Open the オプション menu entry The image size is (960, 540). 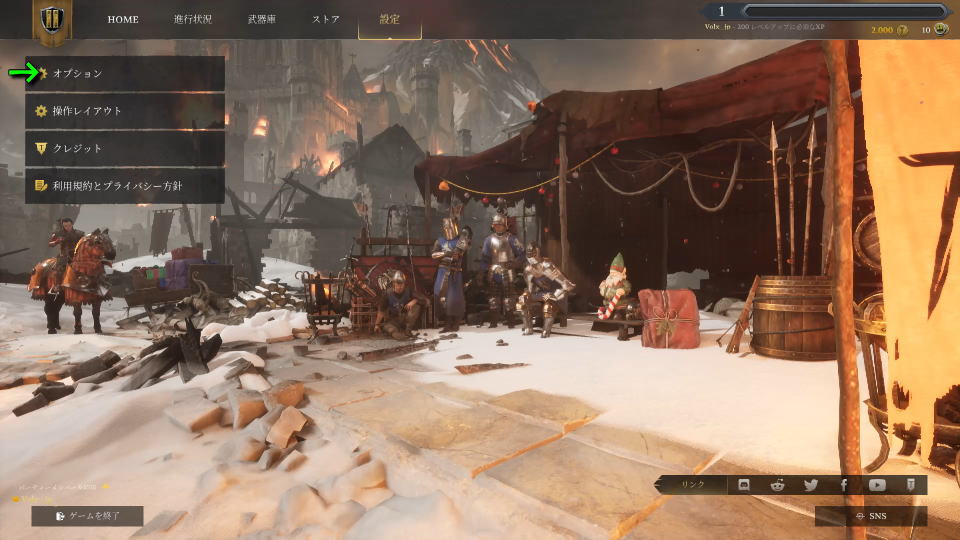(x=125, y=73)
